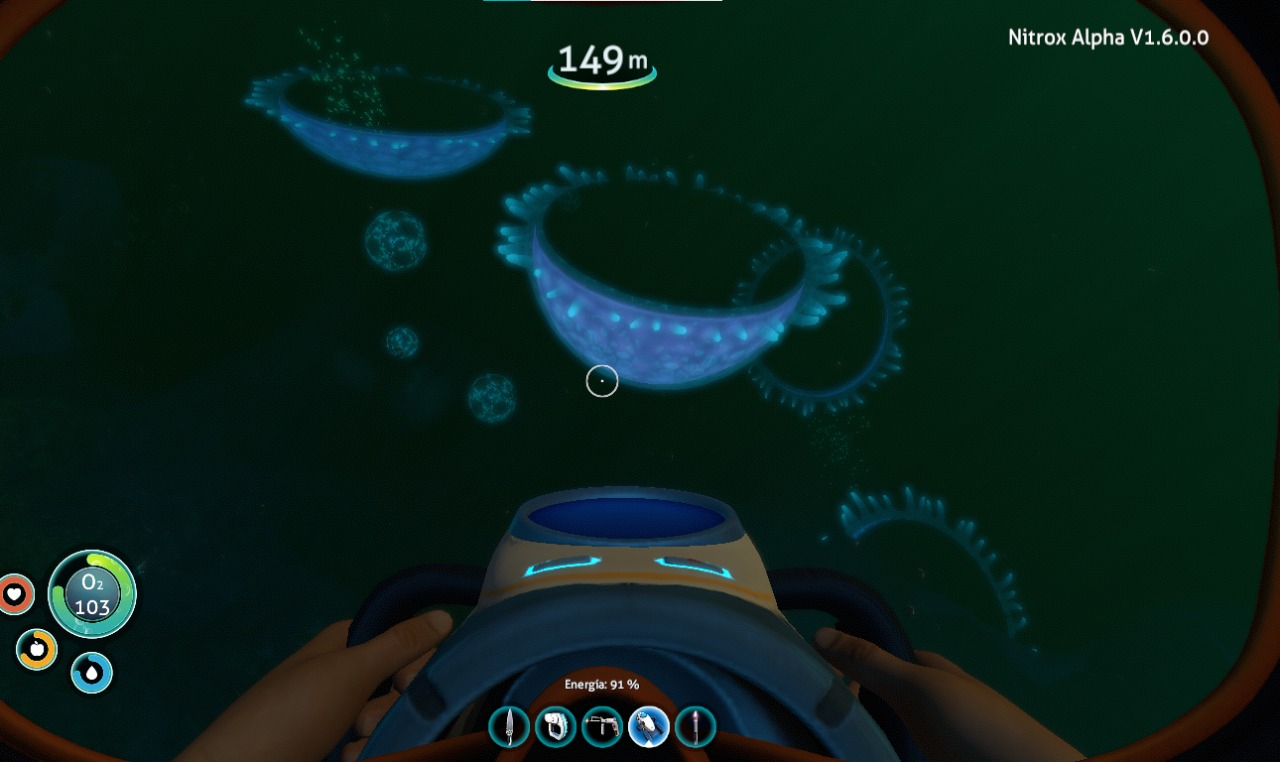Select the flare in the last quickslot

point(695,727)
